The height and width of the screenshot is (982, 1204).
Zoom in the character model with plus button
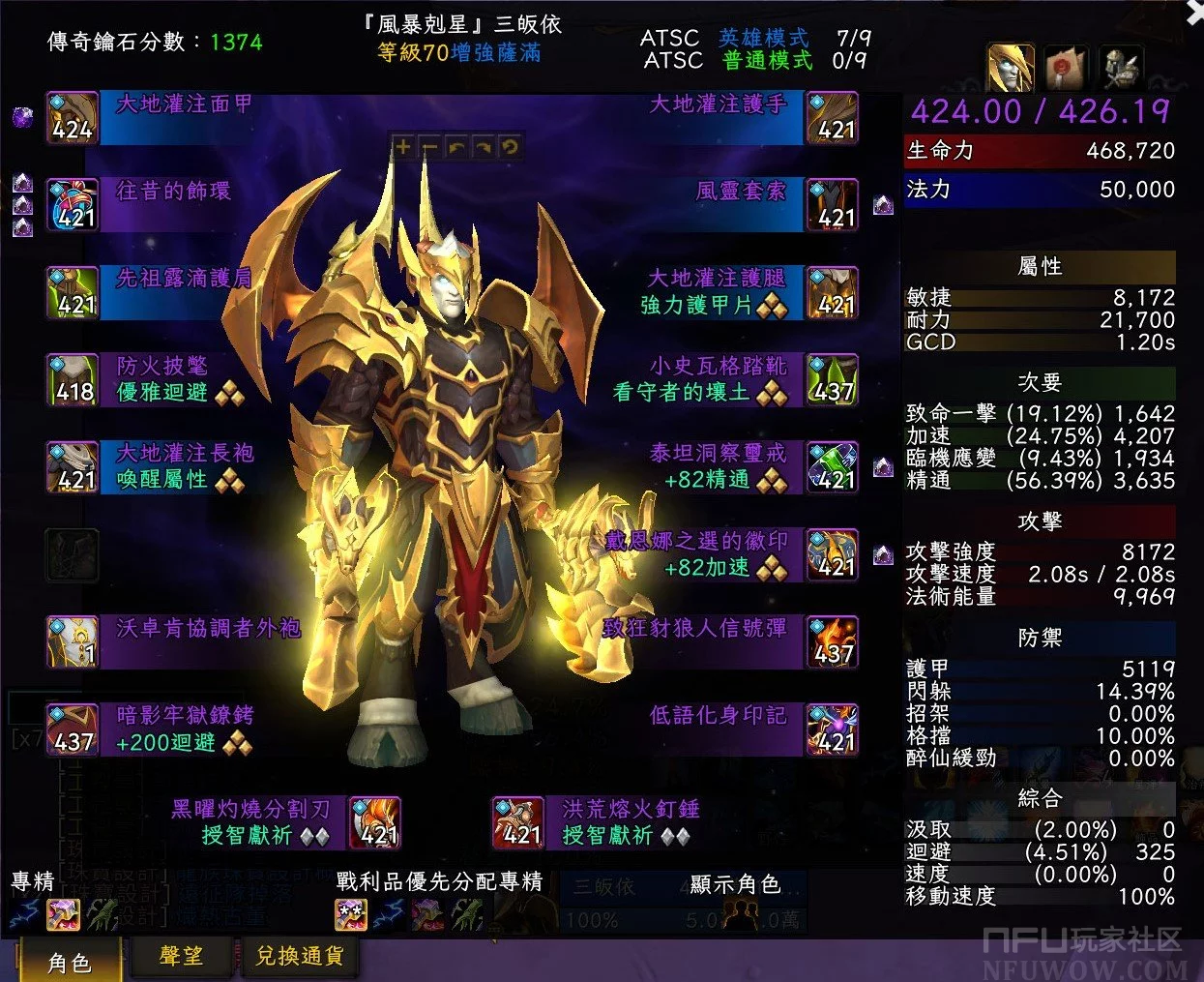(x=402, y=147)
